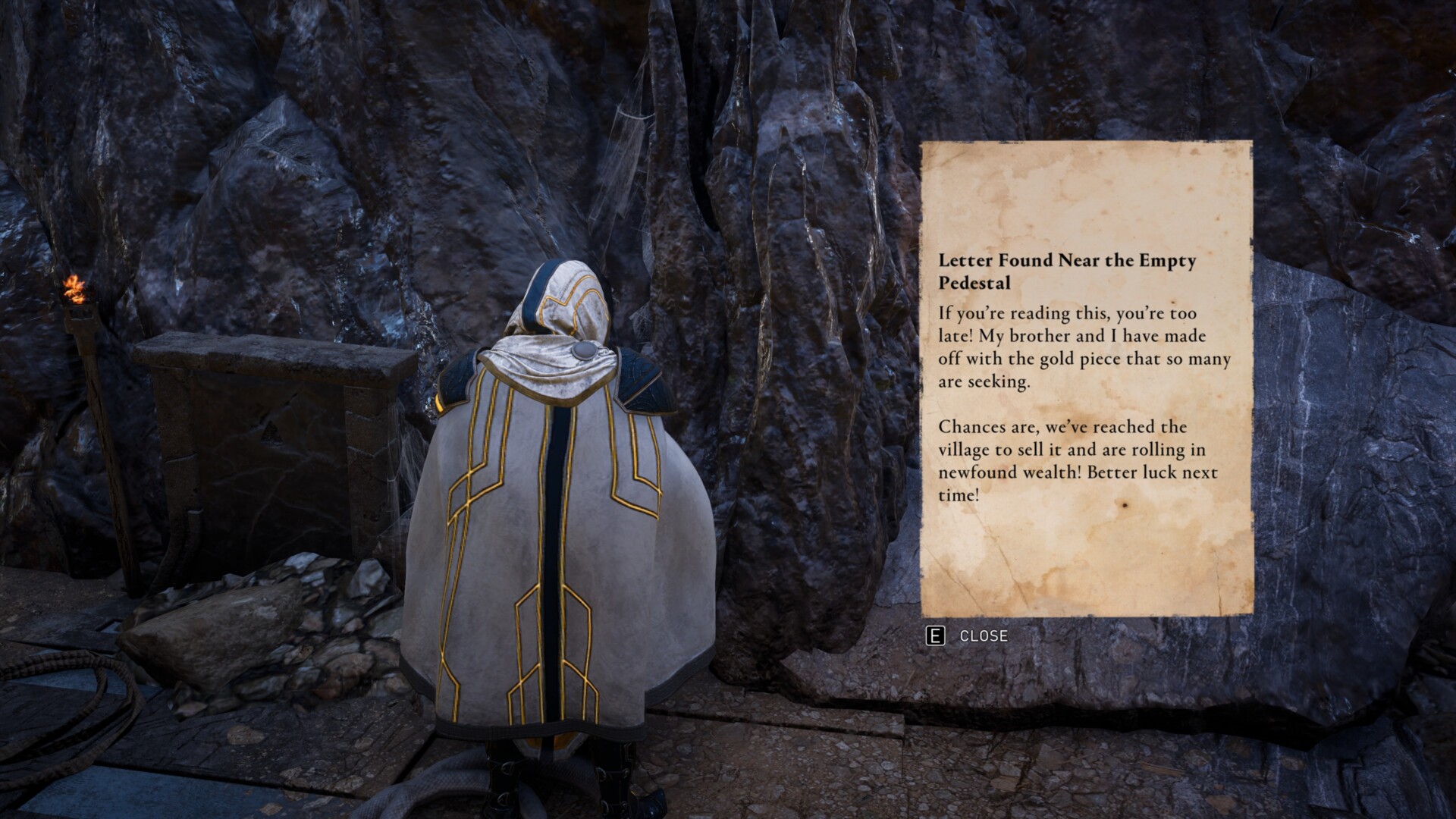Dismiss the letter via the E CLOSE prompt
This screenshot has height=819, width=1456.
coord(963,637)
